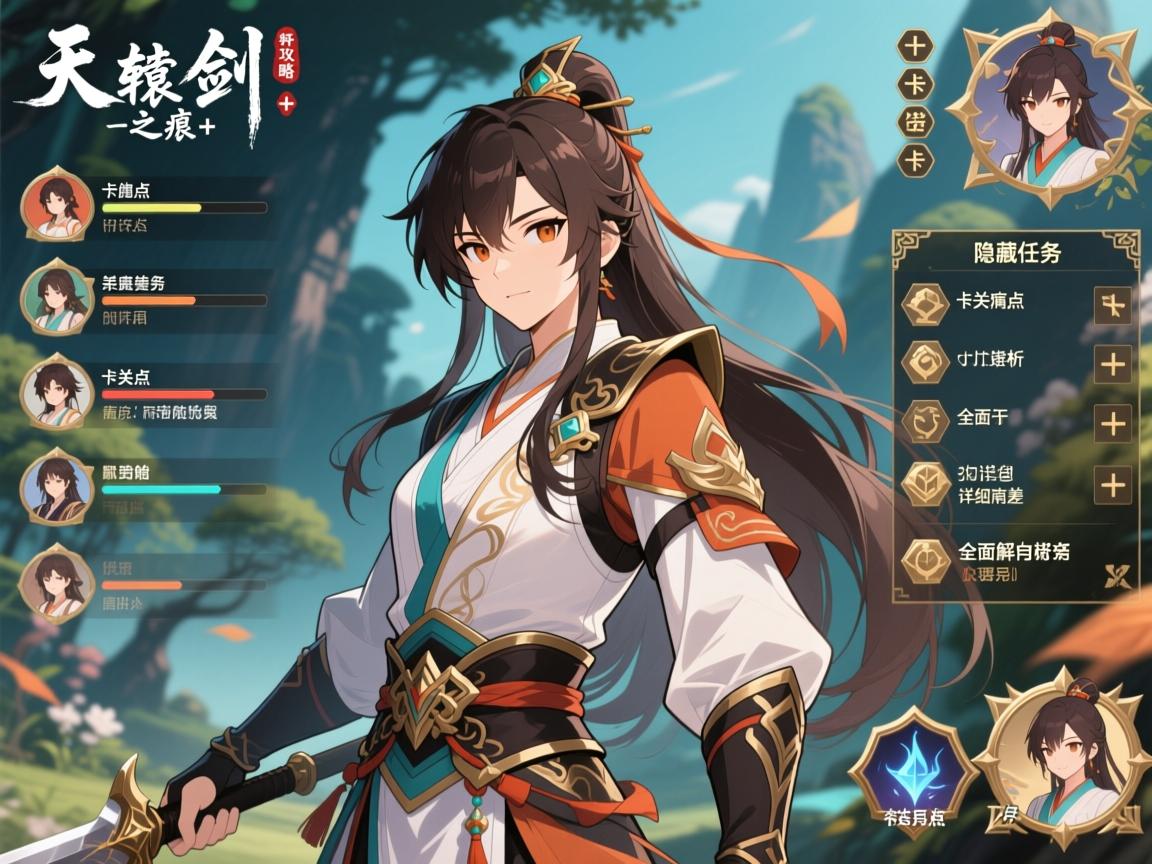This screenshot has width=1152, height=864.
Task: Click the red plus badge beside the title
Action: (x=287, y=101)
